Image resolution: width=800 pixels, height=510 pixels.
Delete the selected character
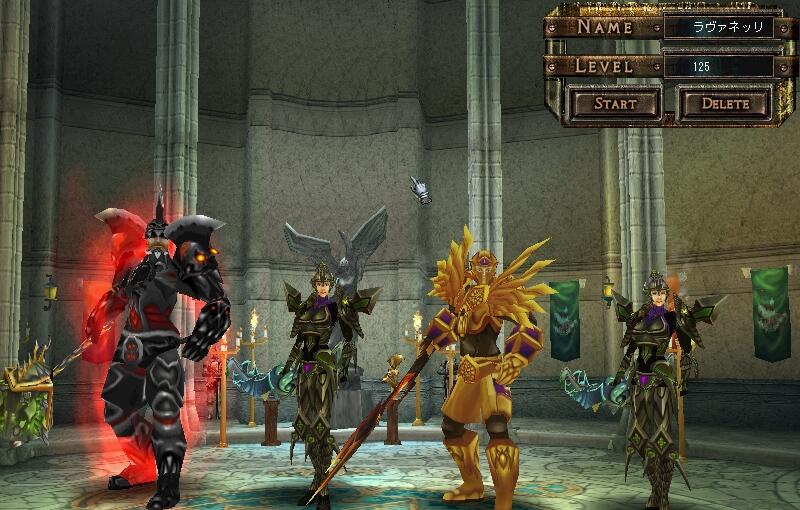click(725, 103)
